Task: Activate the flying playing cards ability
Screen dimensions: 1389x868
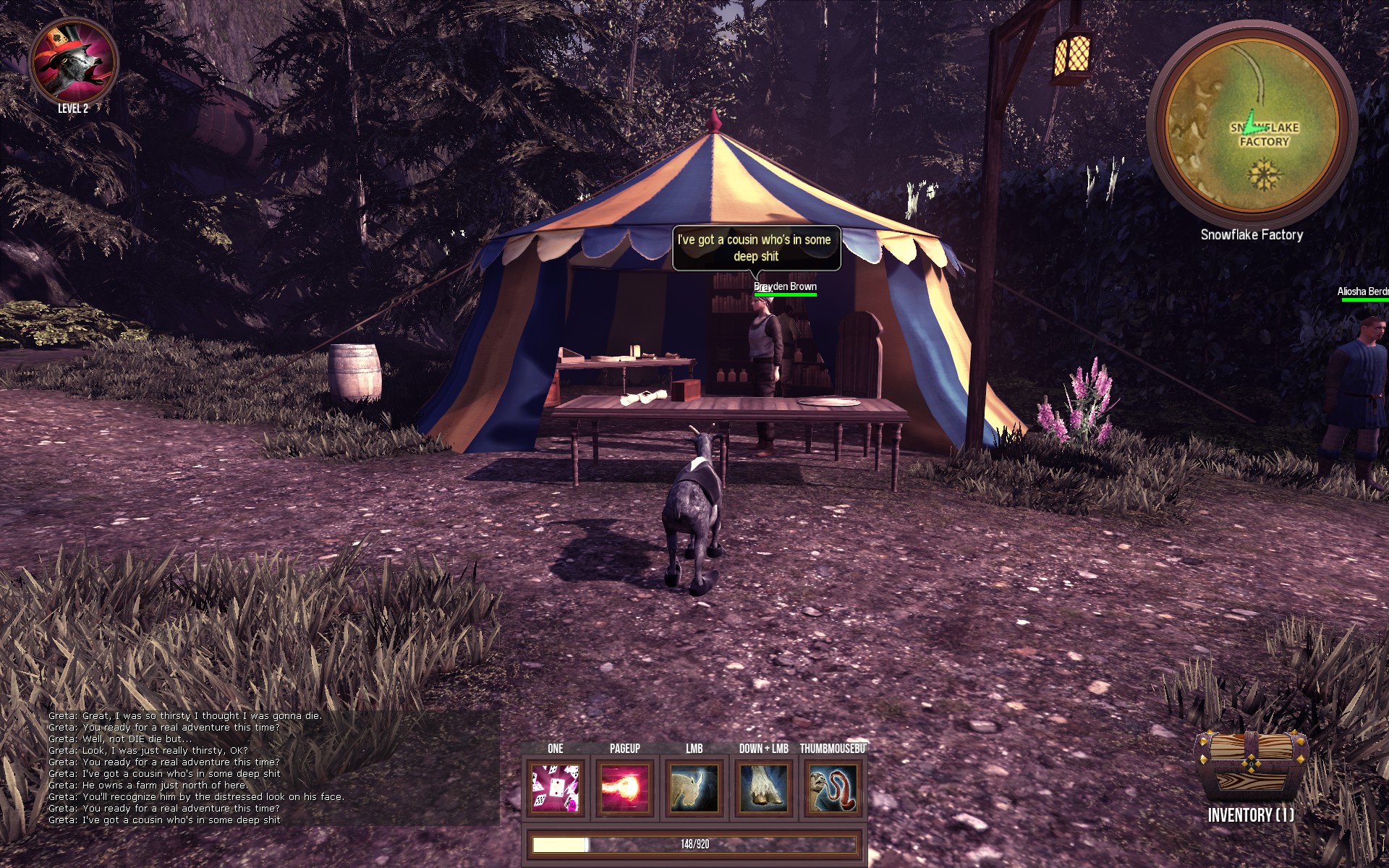Action: click(x=556, y=788)
